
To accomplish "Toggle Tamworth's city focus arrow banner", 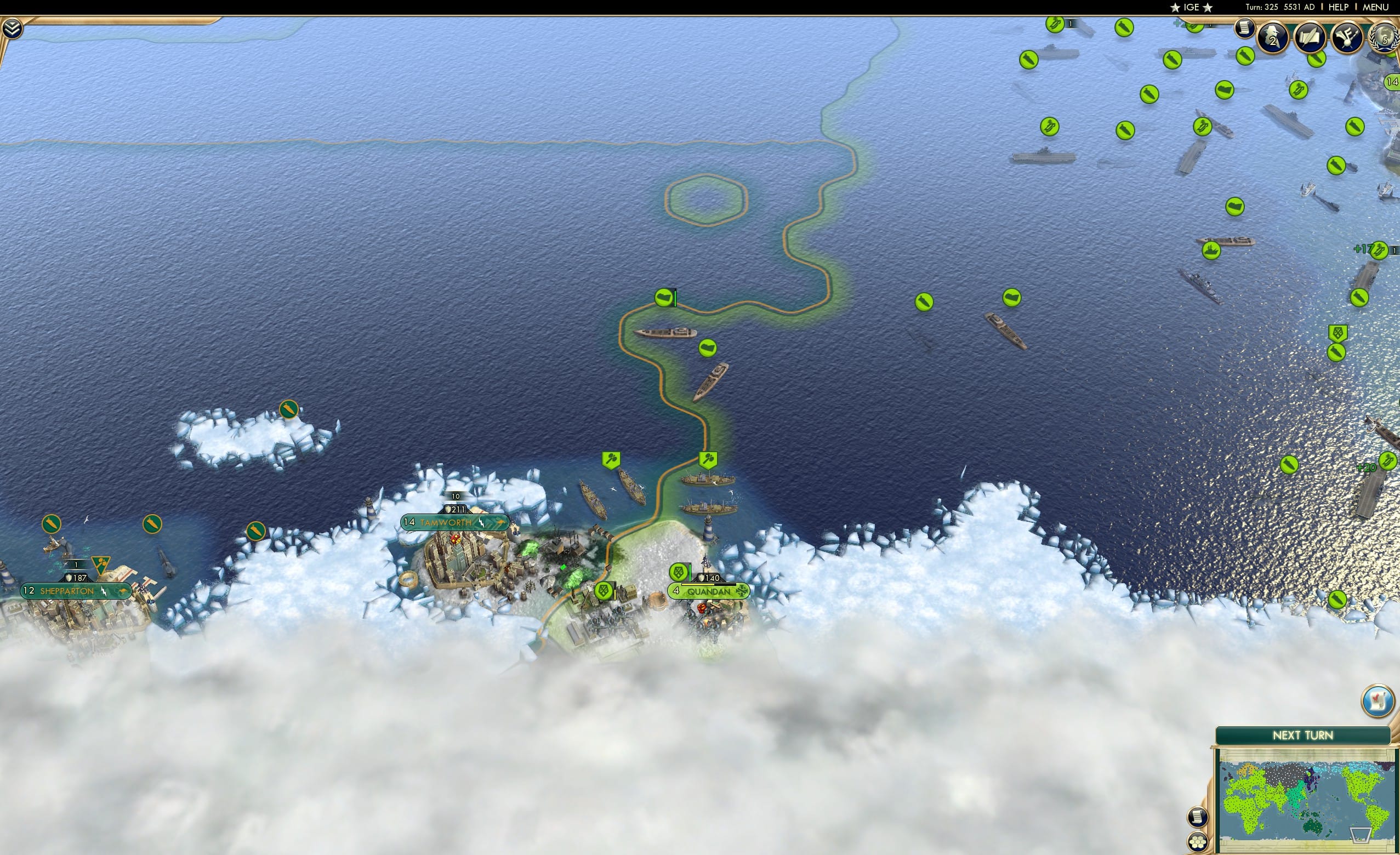I will [502, 522].
